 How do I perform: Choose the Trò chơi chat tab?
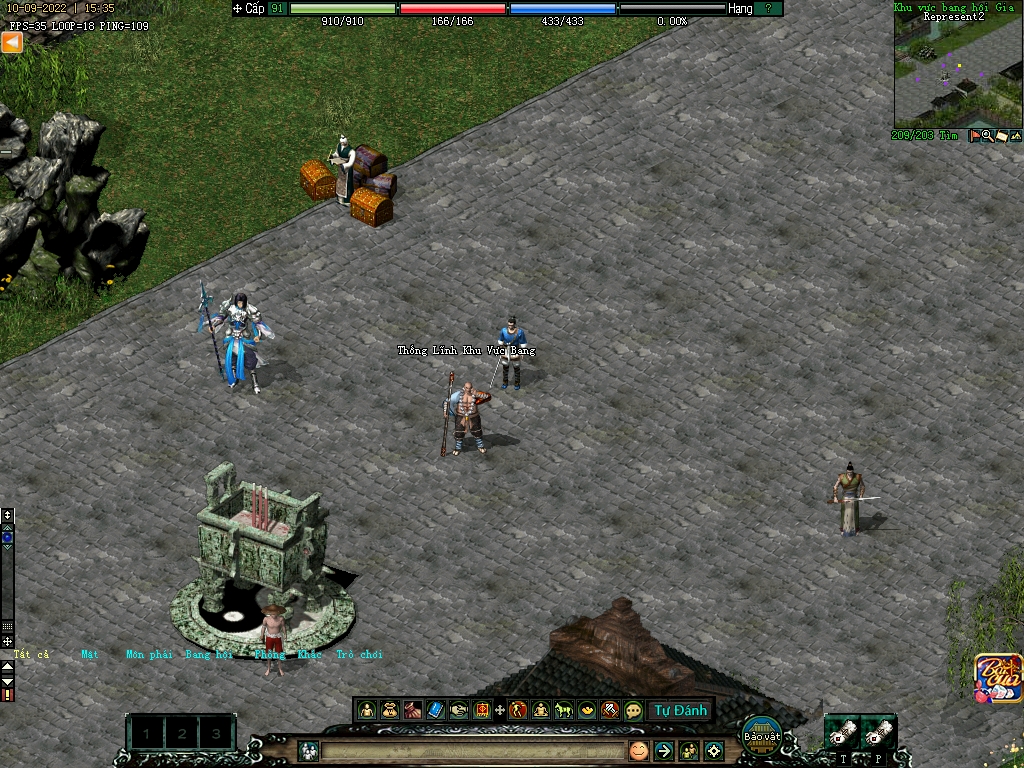(x=359, y=654)
